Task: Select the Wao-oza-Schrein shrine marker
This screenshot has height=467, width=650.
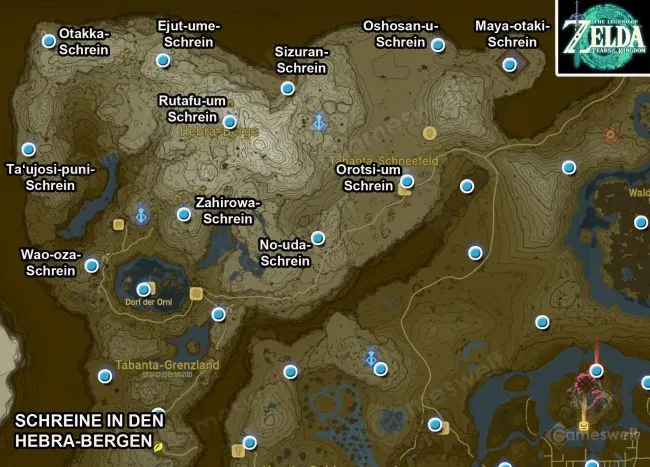Action: (92, 265)
